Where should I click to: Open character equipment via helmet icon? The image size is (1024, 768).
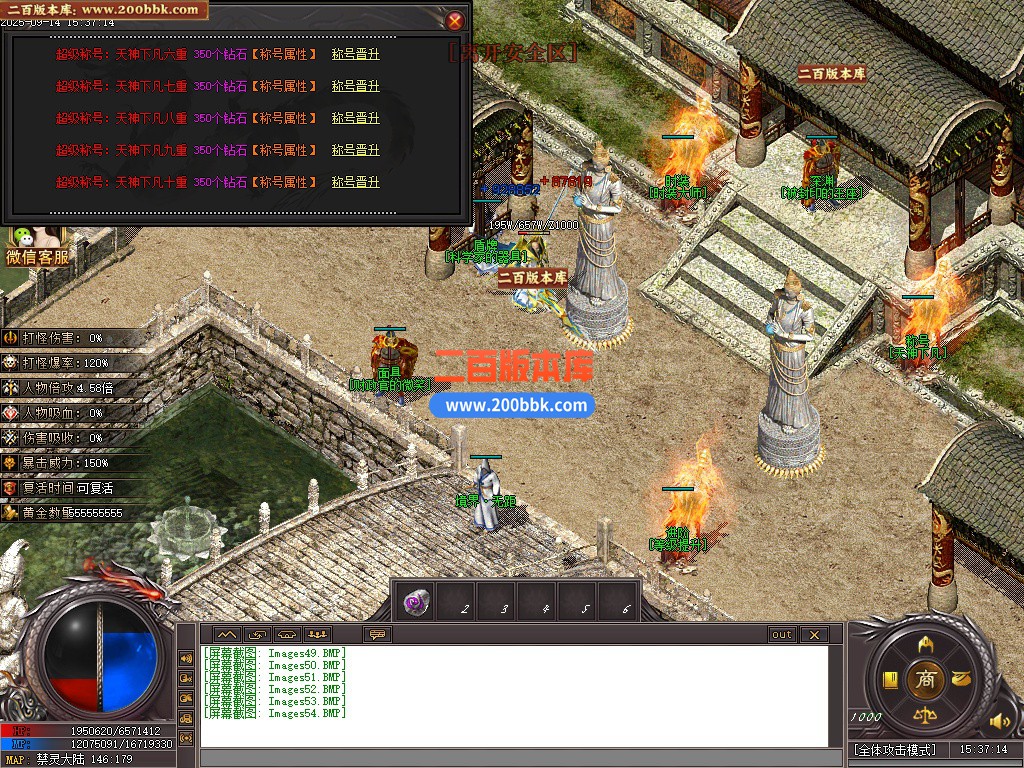point(925,642)
